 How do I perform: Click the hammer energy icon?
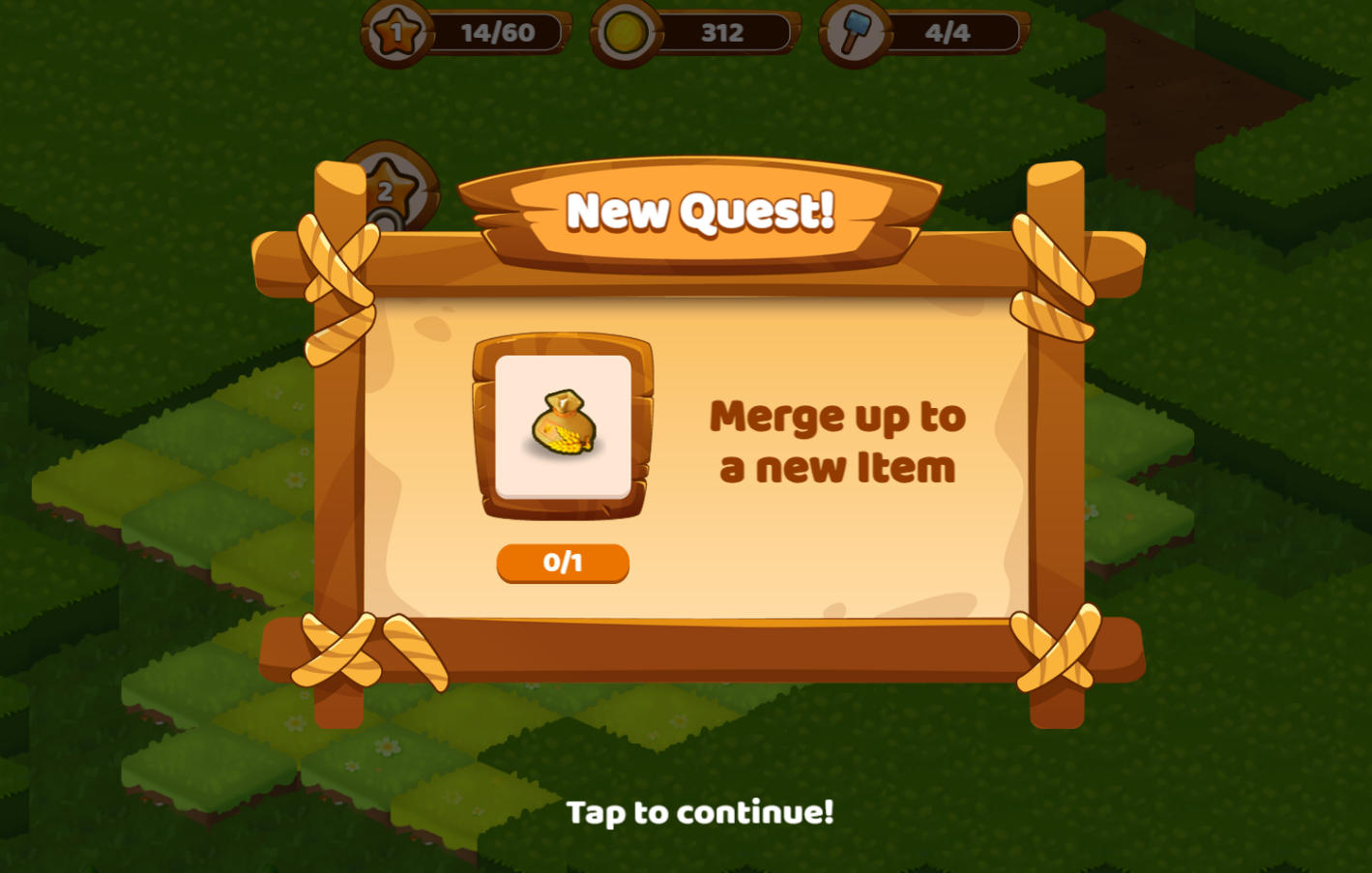[855, 32]
